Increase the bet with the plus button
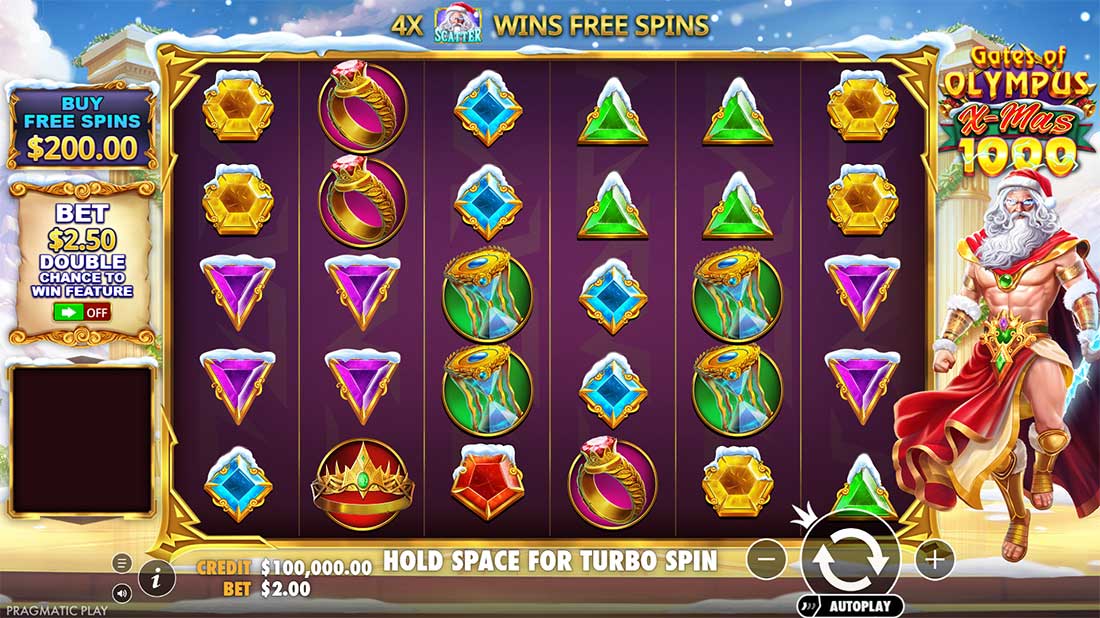Image resolution: width=1100 pixels, height=618 pixels. coord(934,559)
